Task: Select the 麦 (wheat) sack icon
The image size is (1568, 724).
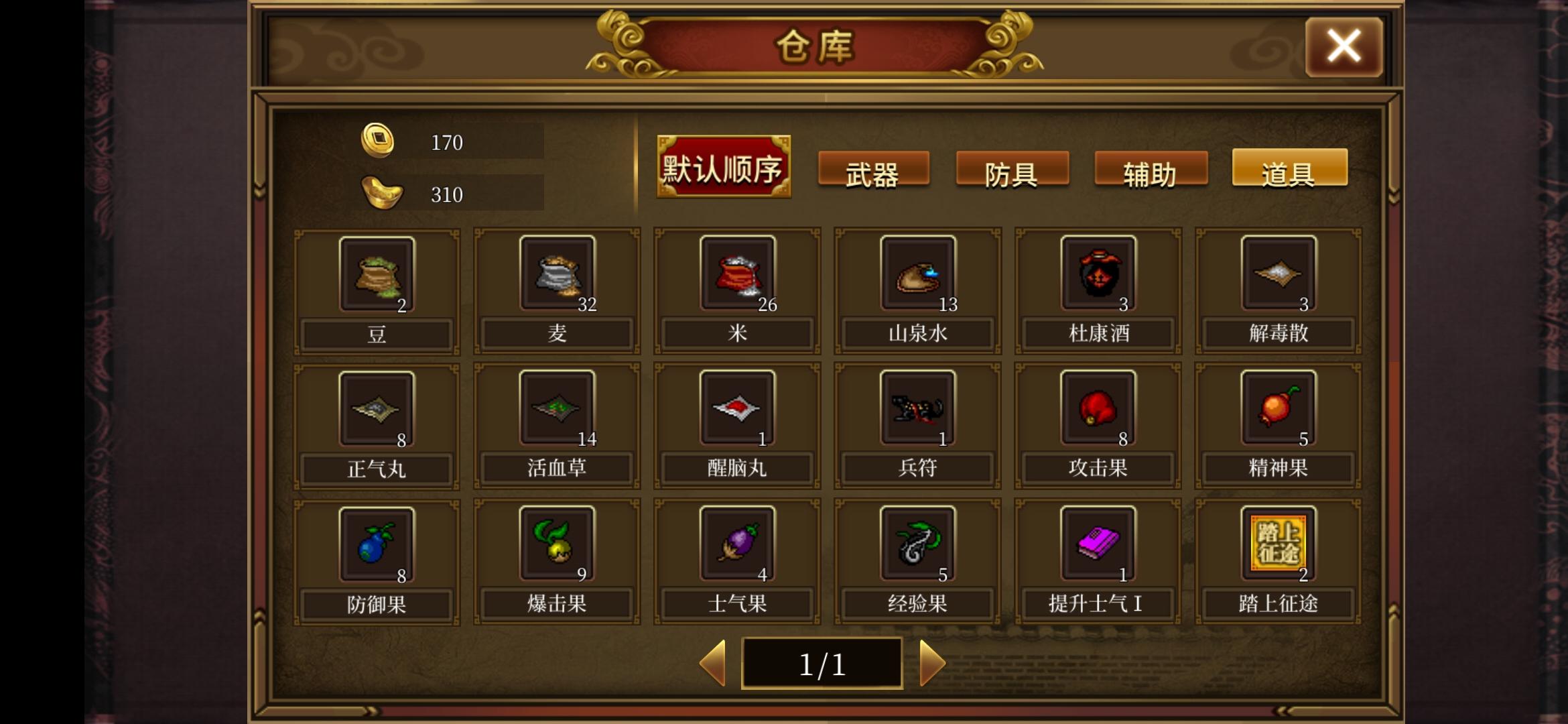Action: (556, 275)
